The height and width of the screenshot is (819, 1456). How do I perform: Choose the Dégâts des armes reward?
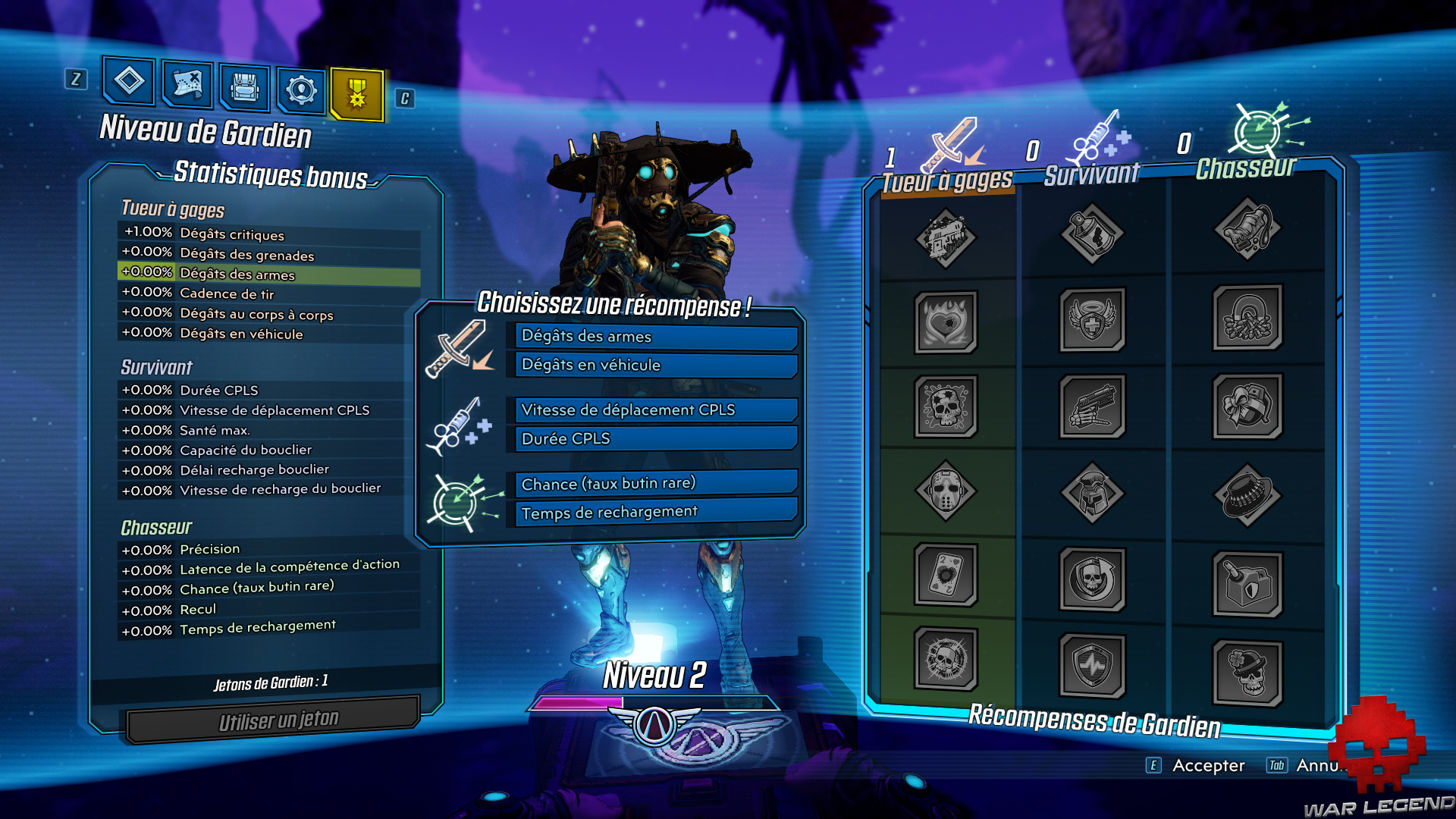[654, 337]
